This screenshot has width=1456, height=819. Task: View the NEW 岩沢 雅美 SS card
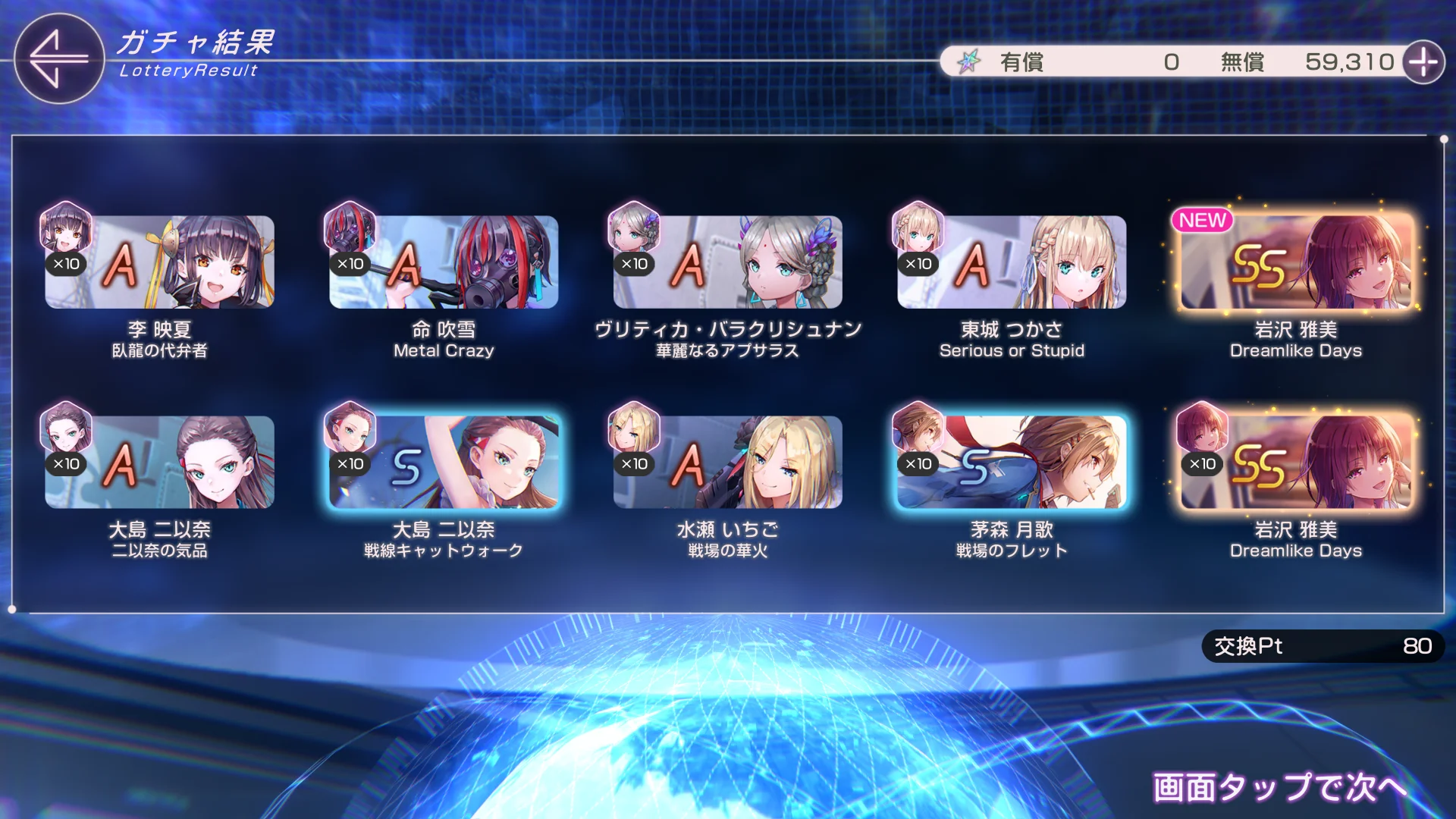pos(1296,262)
